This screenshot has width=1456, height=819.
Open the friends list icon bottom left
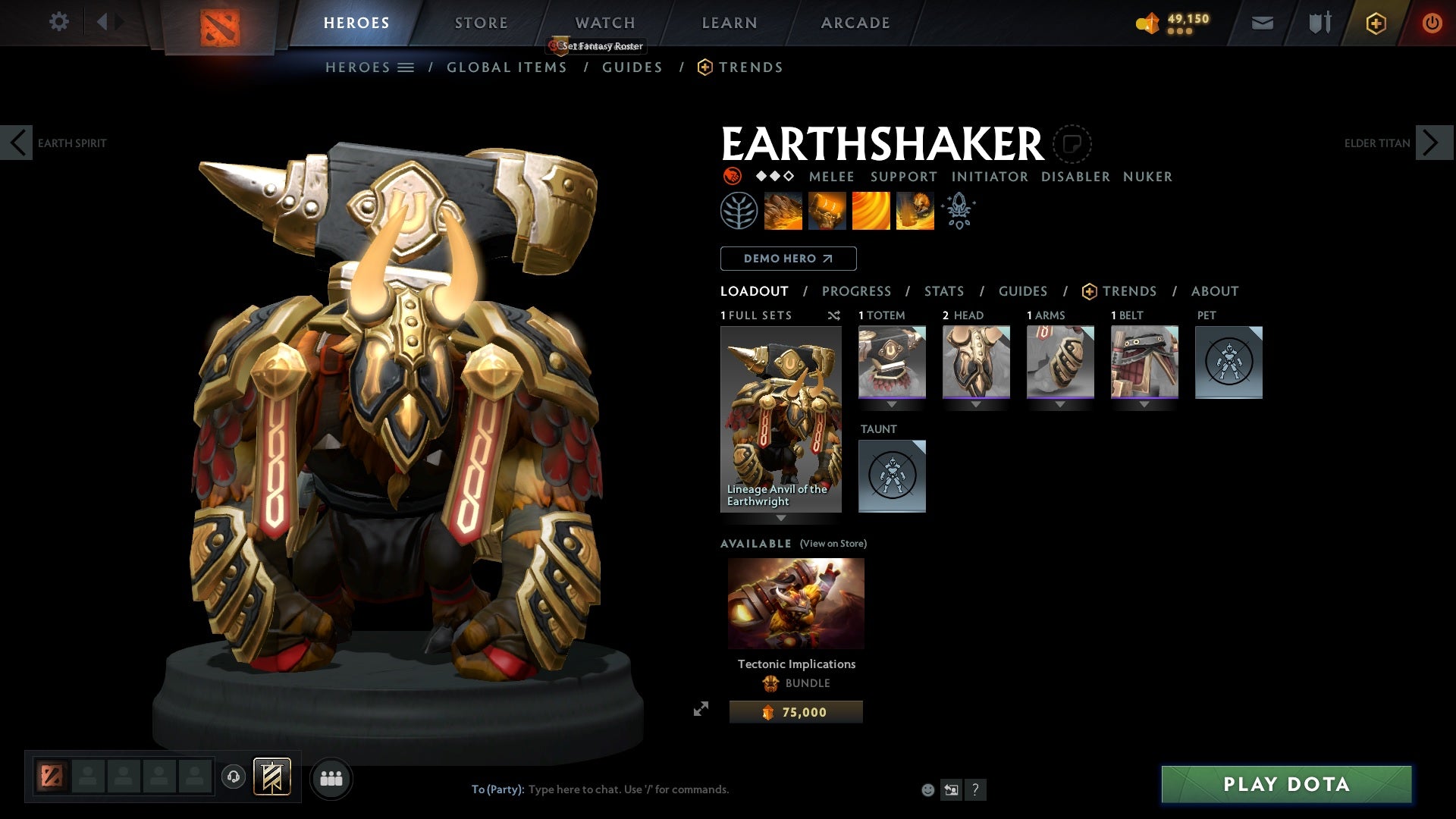click(331, 777)
